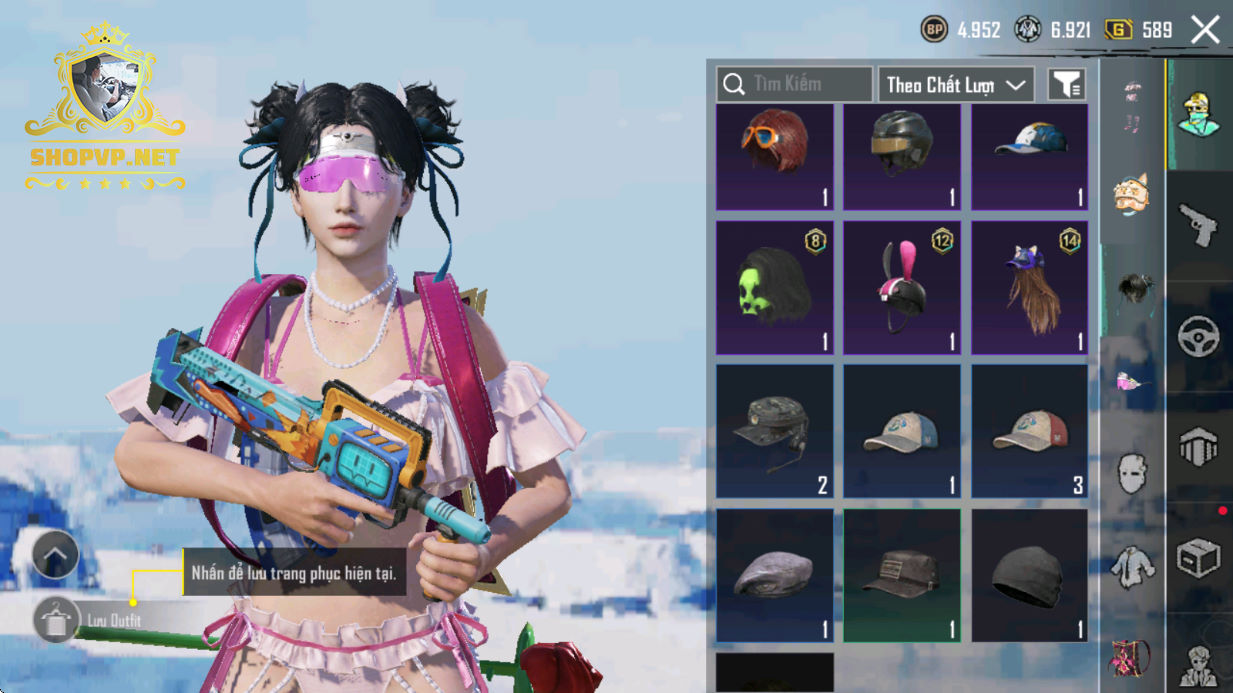1233x693 pixels.
Task: Choose the pink bunny ear helmet
Action: click(902, 288)
